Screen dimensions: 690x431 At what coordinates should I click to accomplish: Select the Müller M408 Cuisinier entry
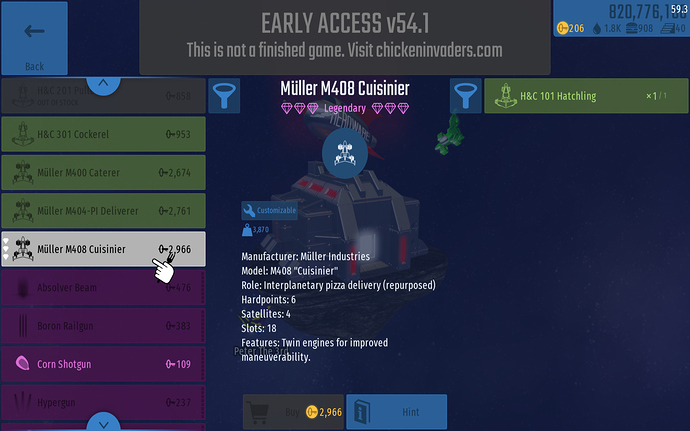tap(103, 249)
